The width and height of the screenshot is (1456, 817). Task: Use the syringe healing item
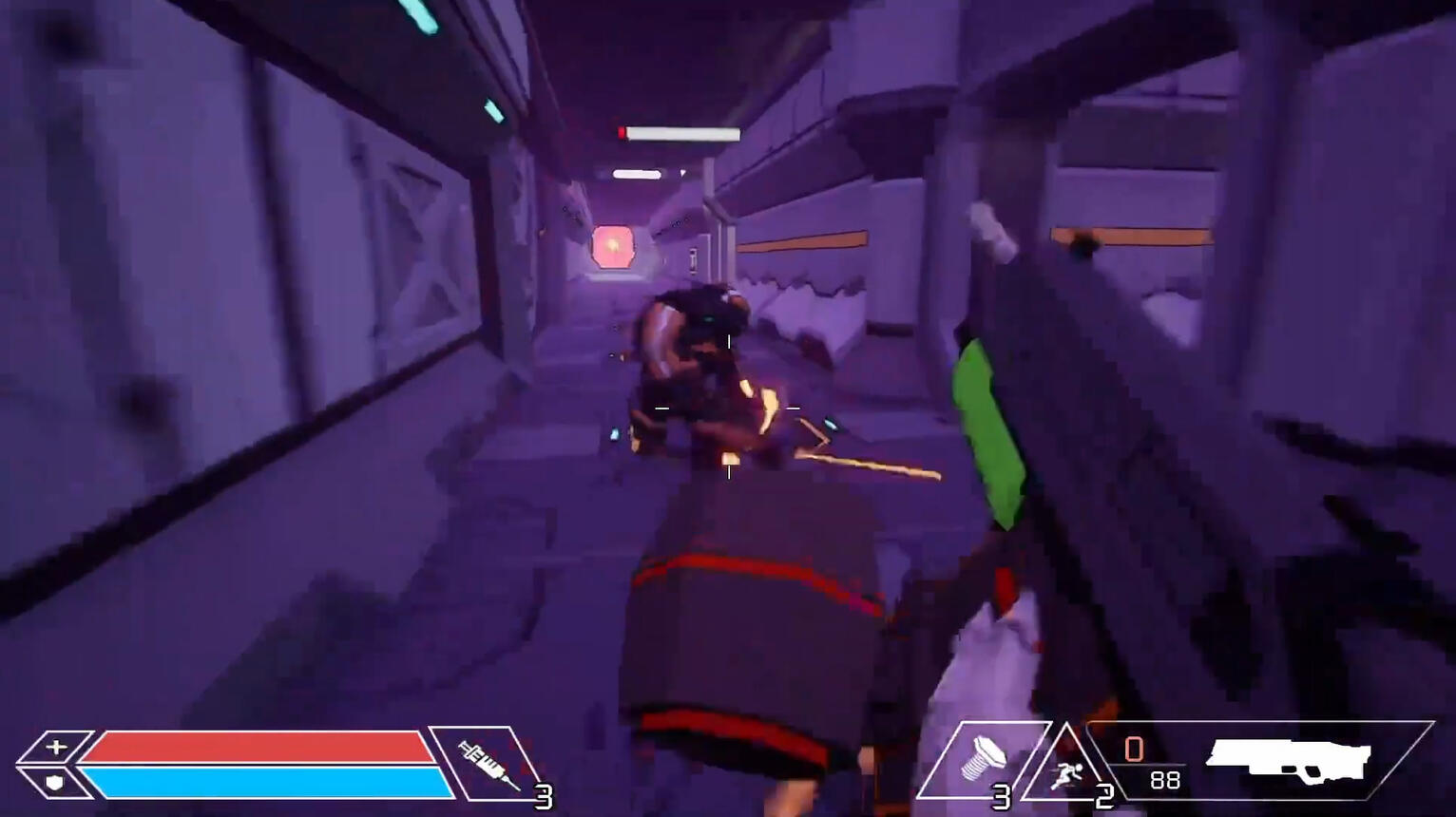[489, 763]
